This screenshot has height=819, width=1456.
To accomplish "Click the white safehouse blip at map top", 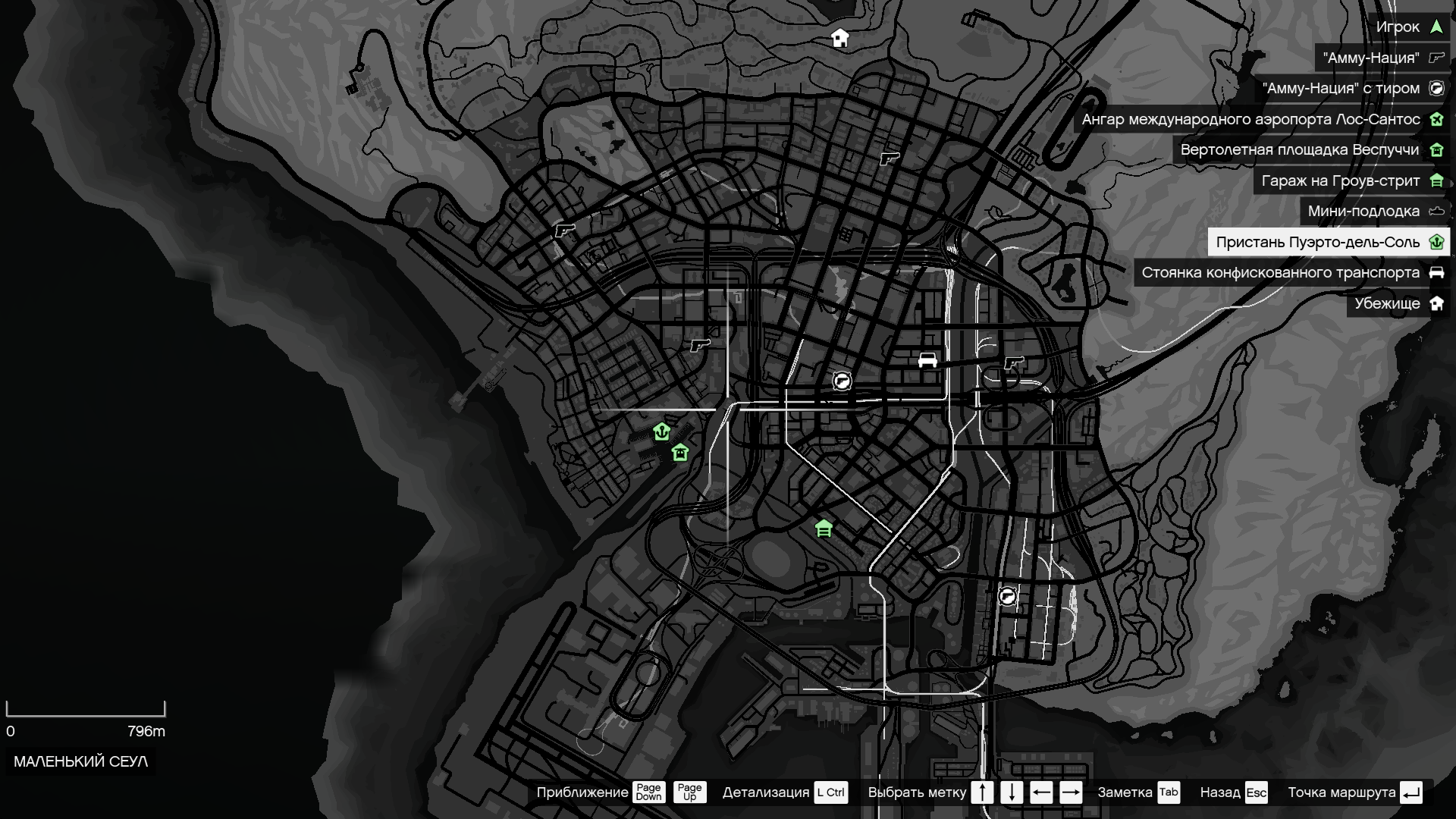I will 839,36.
